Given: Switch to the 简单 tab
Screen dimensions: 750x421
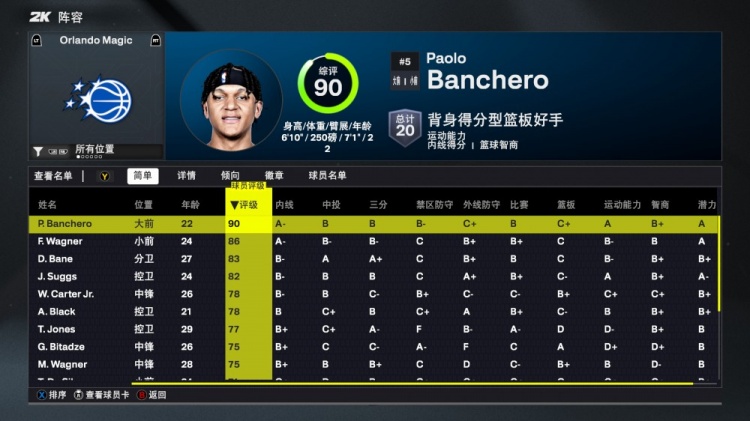Looking at the screenshot, I should (x=143, y=176).
